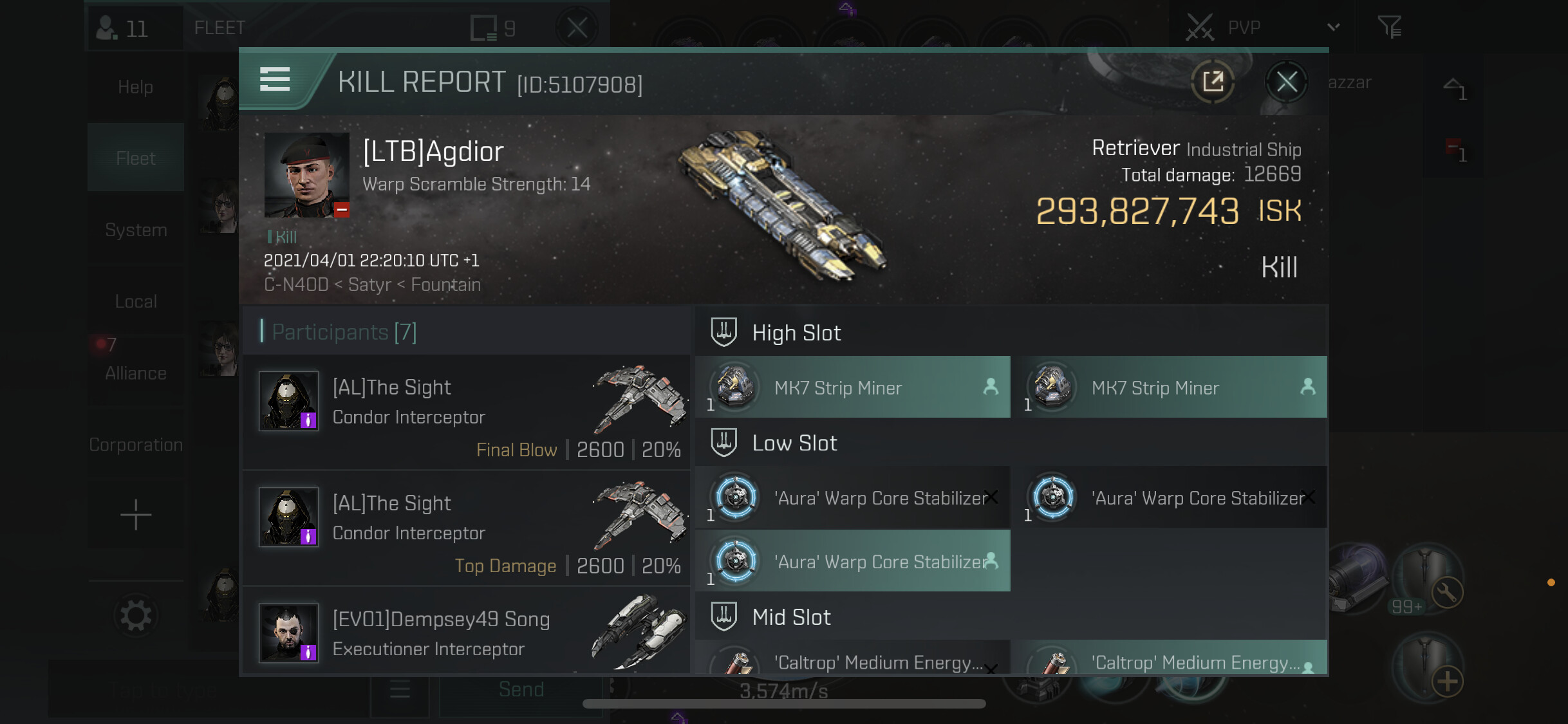The width and height of the screenshot is (1568, 724).
Task: Share the kill report via export icon
Action: coord(1213,82)
